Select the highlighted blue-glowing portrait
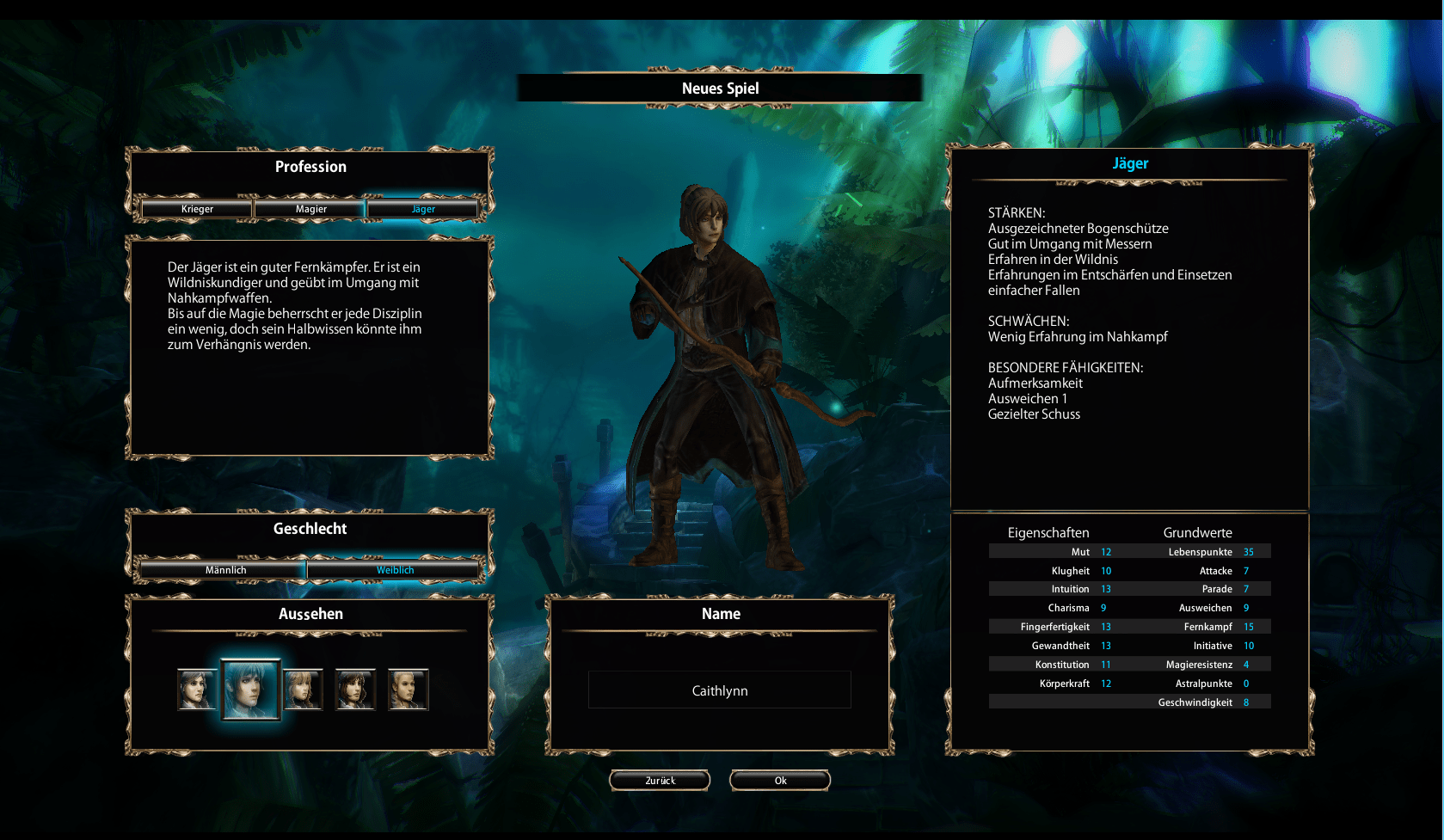 pyautogui.click(x=251, y=690)
